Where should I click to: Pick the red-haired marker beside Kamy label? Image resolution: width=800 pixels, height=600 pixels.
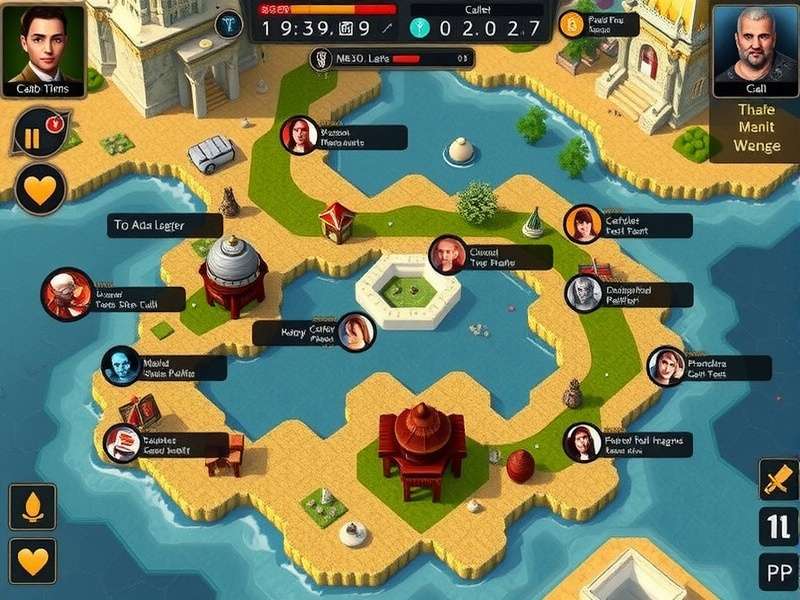356,332
